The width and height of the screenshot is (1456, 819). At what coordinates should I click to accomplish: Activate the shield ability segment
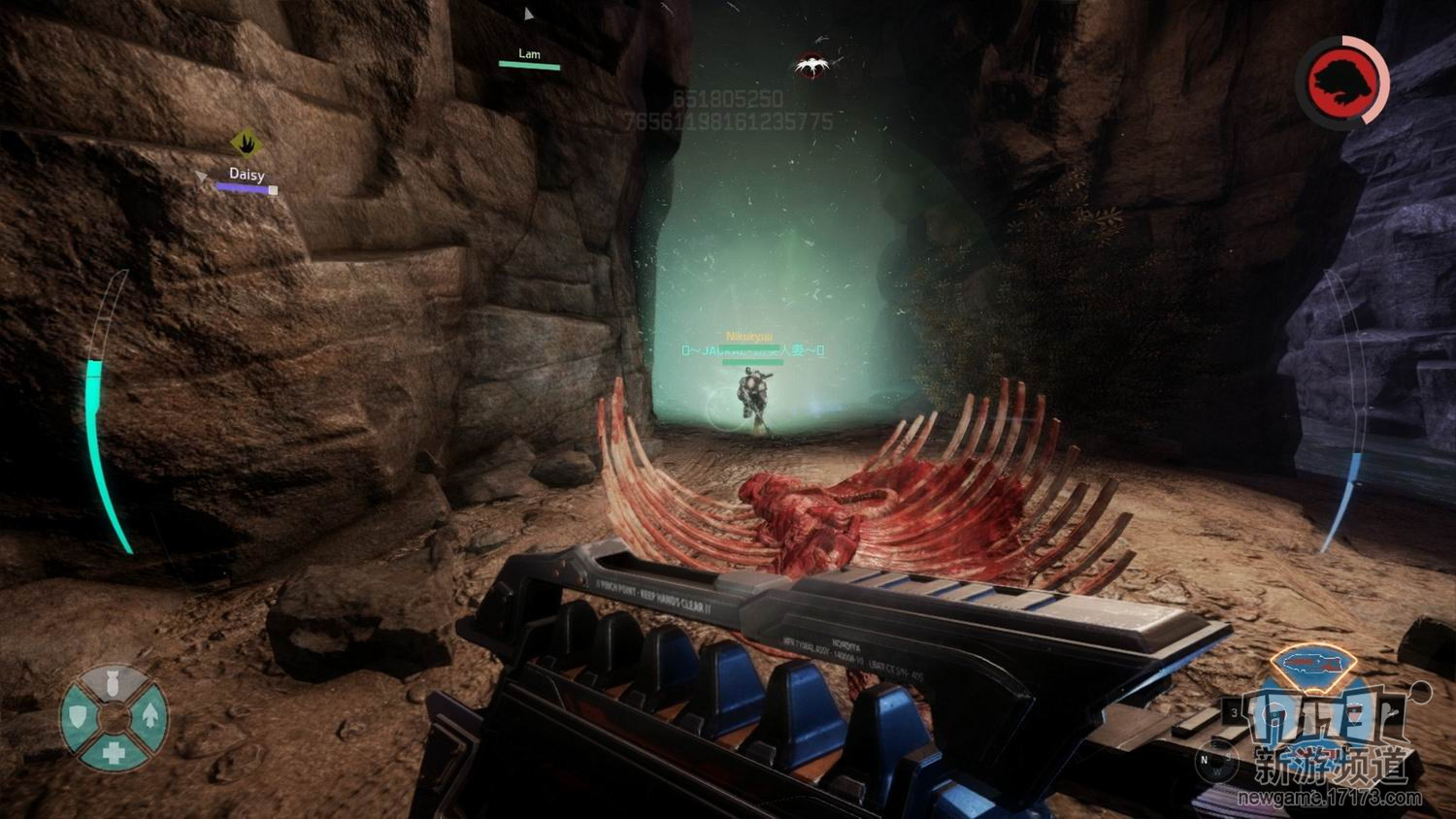pyautogui.click(x=77, y=717)
